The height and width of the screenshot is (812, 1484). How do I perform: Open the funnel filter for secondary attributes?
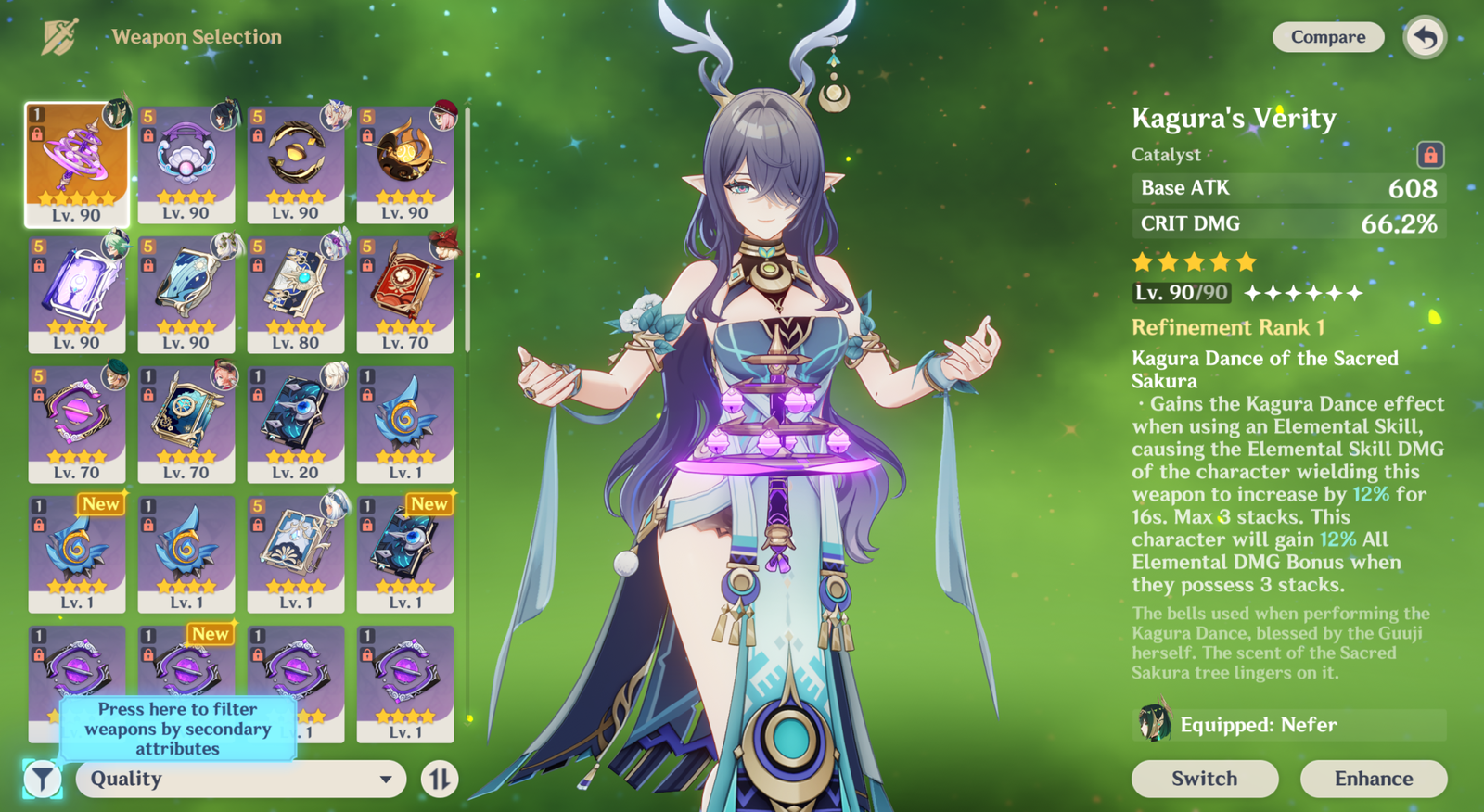coord(42,779)
